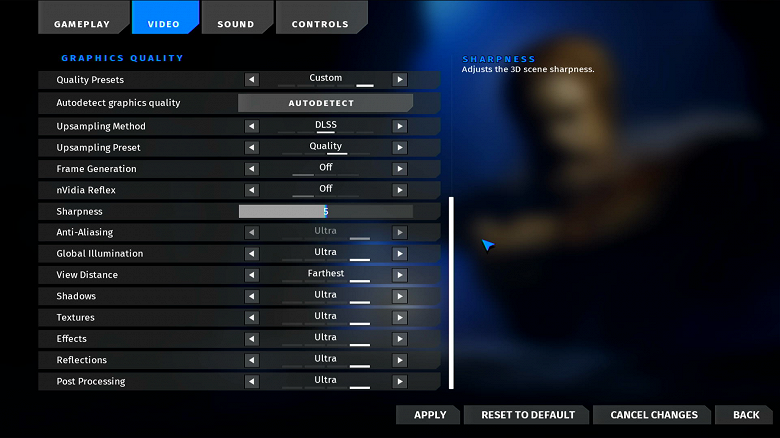Viewport: 780px width, 438px height.
Task: Decrease View Distance with left arrow
Action: 251,275
